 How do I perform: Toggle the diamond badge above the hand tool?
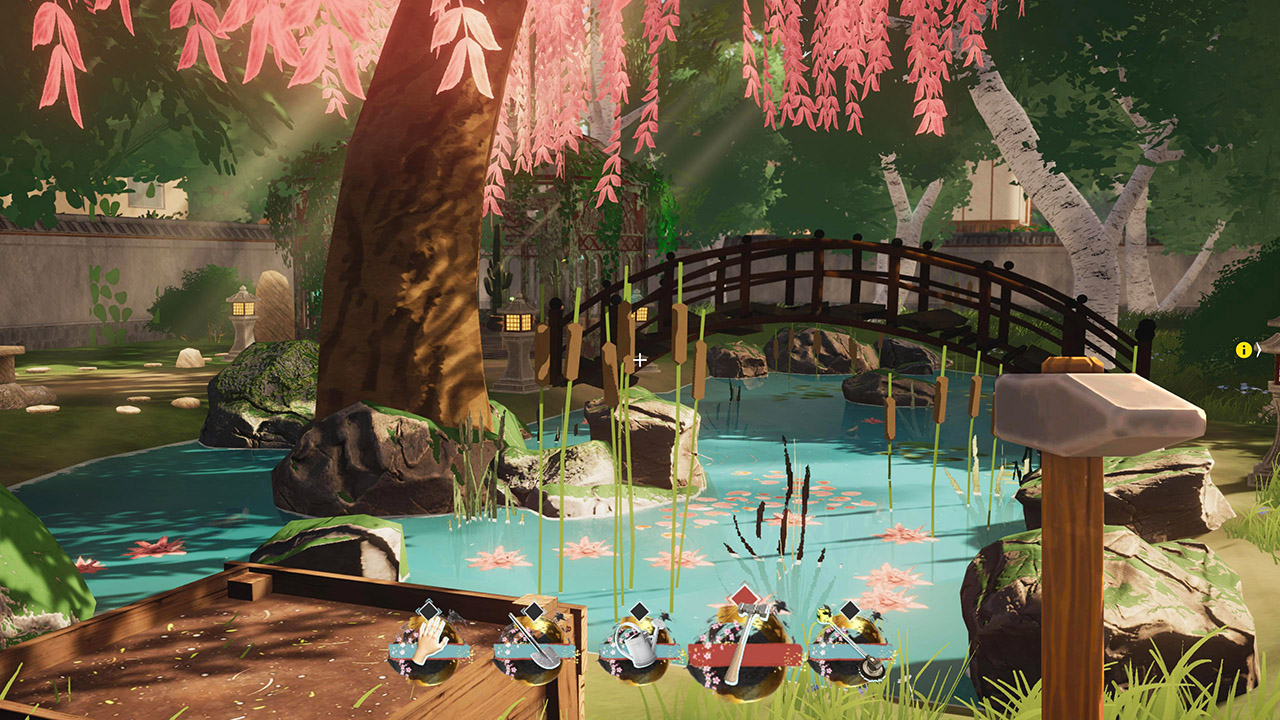click(x=428, y=610)
